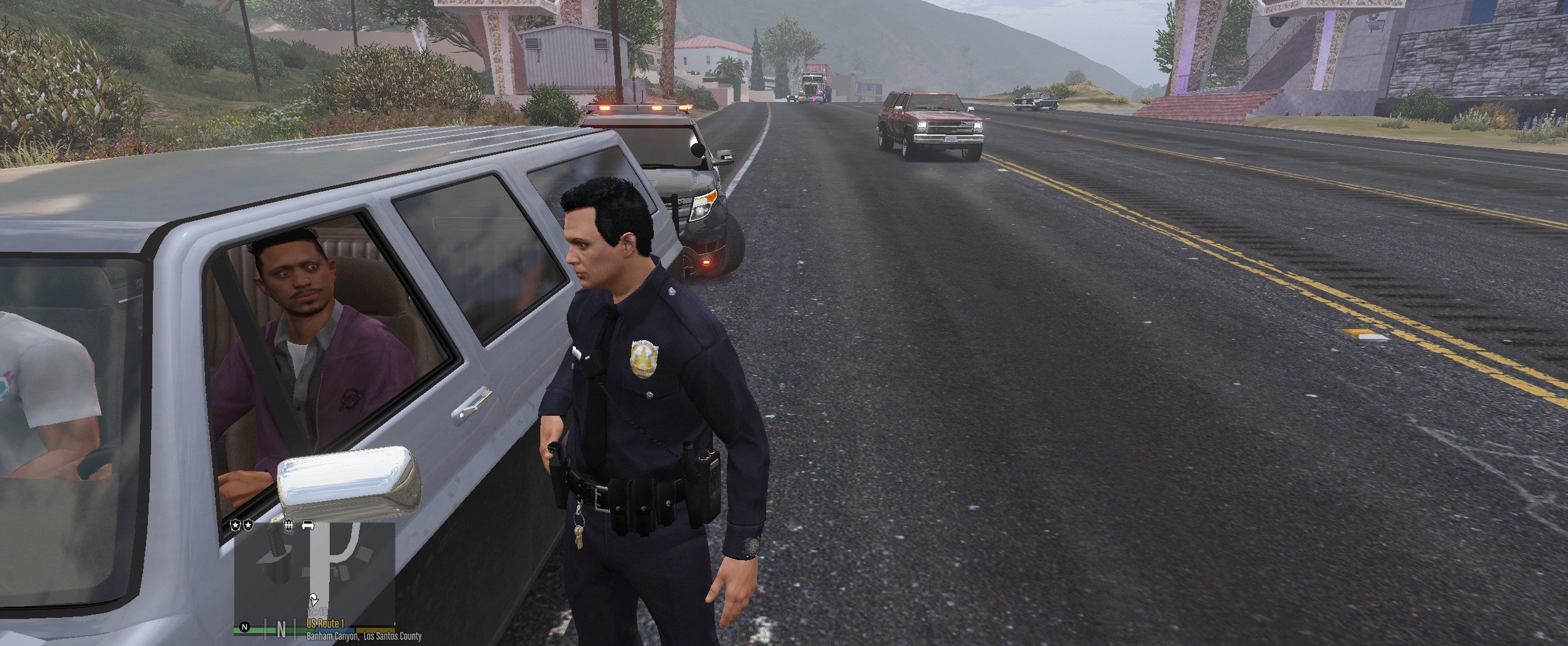Click the circled N north indicator

[x=245, y=628]
